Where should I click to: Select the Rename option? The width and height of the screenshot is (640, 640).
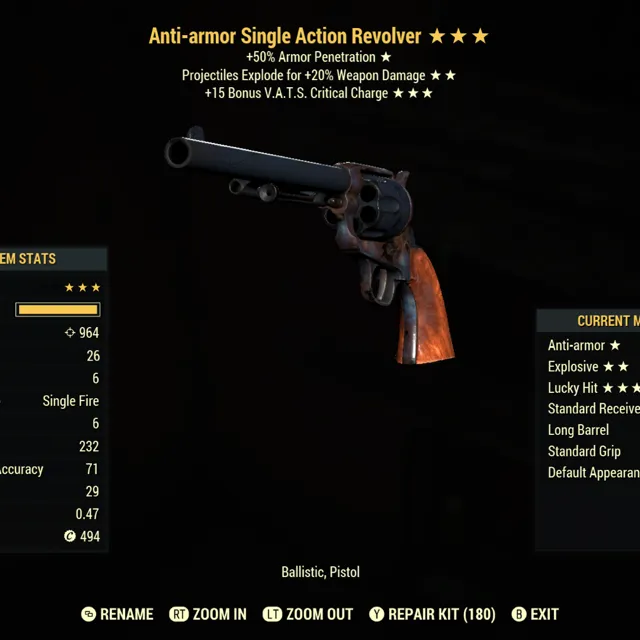[117, 614]
